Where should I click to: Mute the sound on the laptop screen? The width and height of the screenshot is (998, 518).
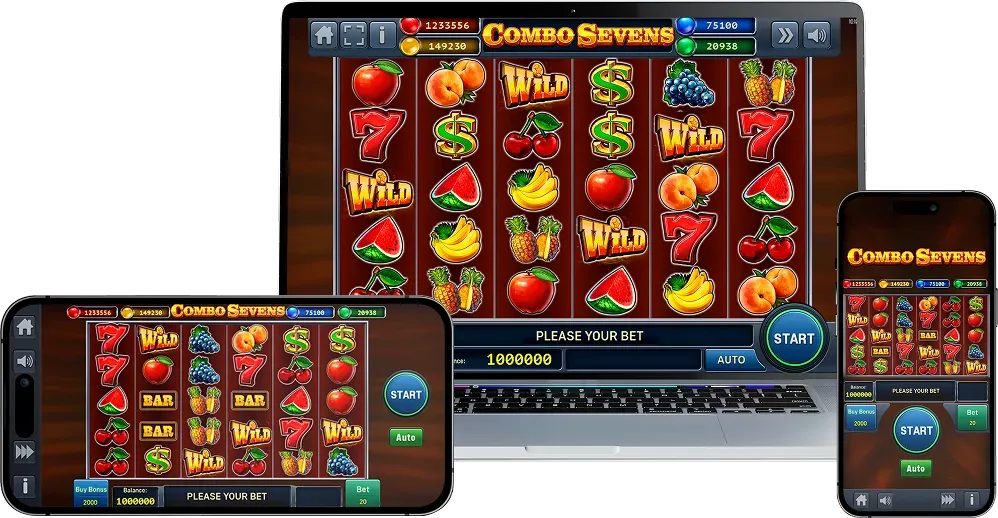click(817, 35)
